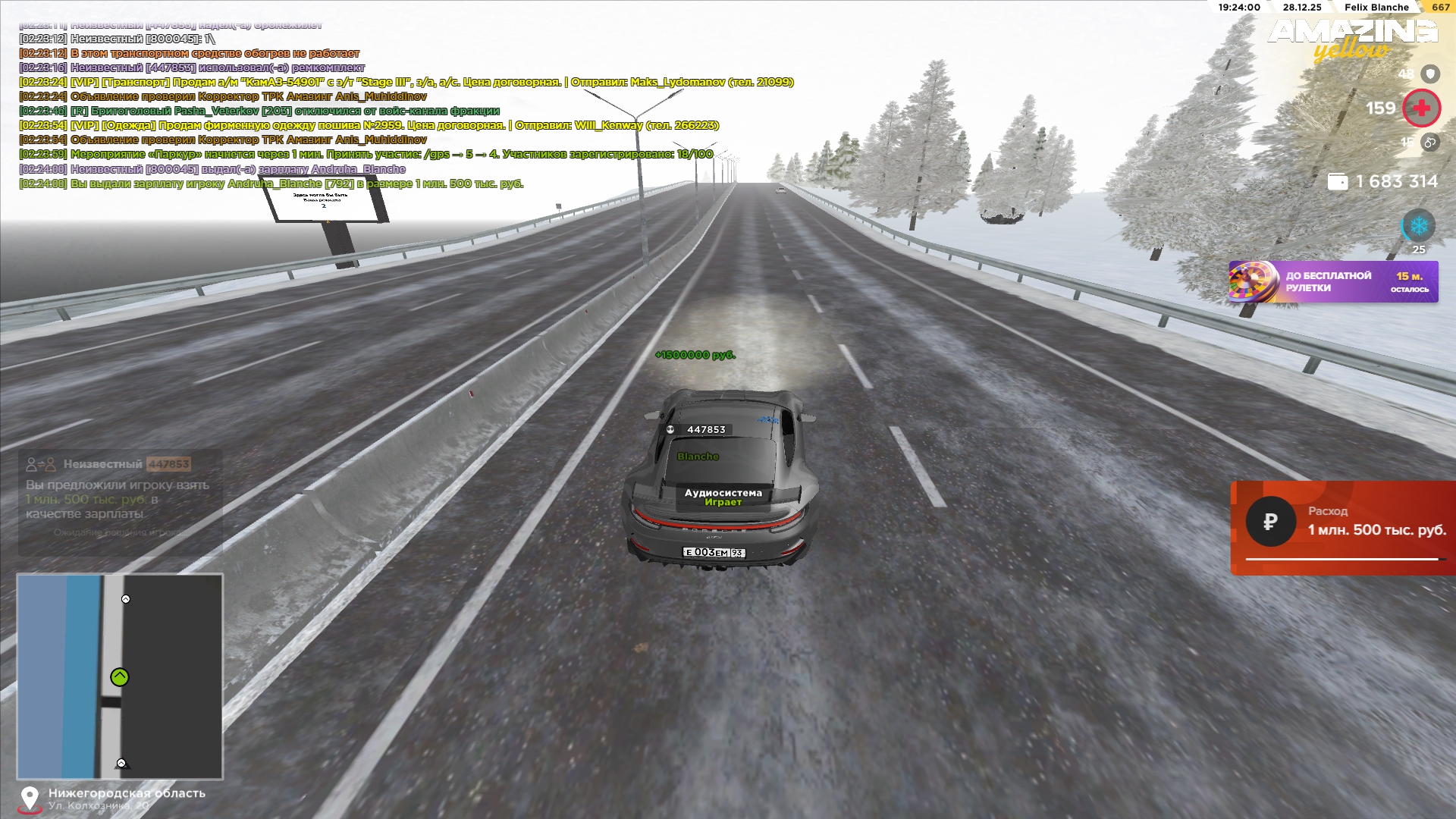Click the red expense notification

click(1343, 528)
